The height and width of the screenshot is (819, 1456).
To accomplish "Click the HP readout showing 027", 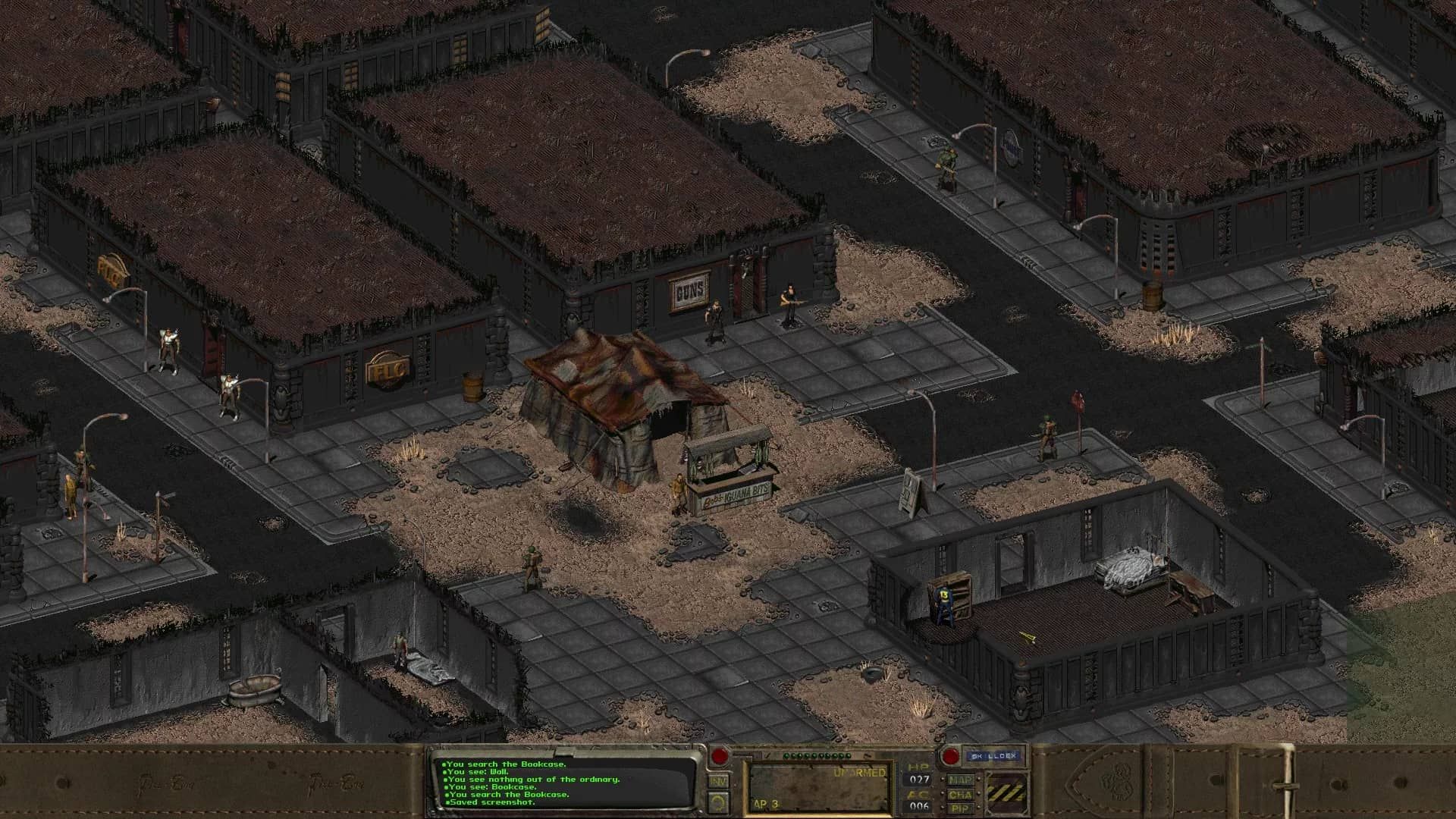I will (x=918, y=778).
